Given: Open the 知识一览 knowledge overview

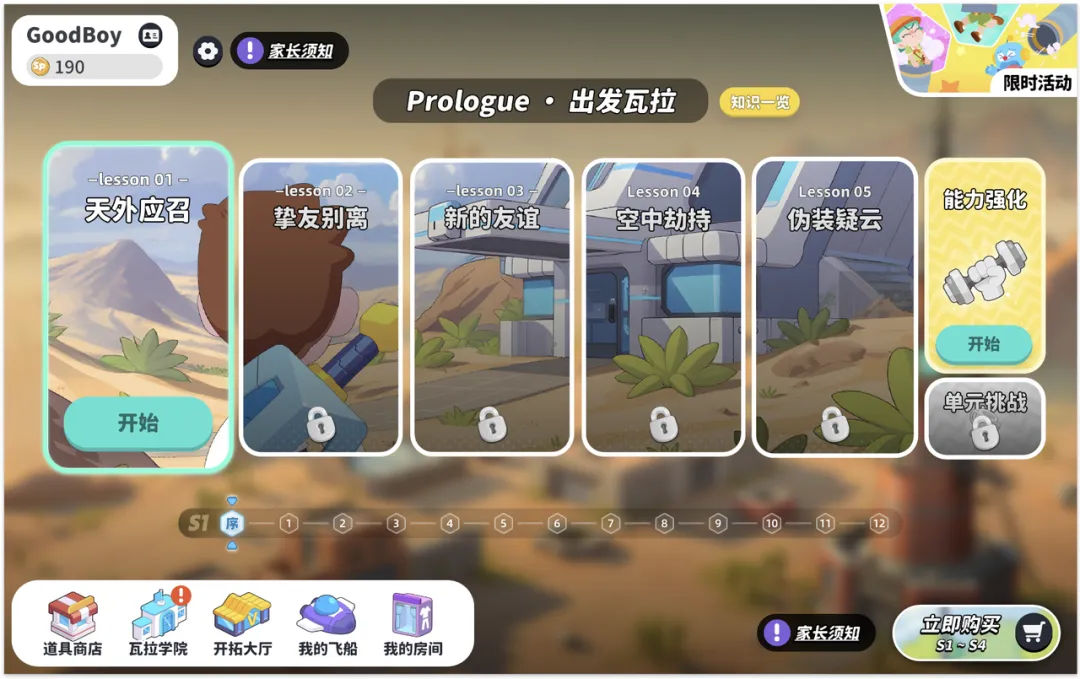Looking at the screenshot, I should [x=759, y=102].
